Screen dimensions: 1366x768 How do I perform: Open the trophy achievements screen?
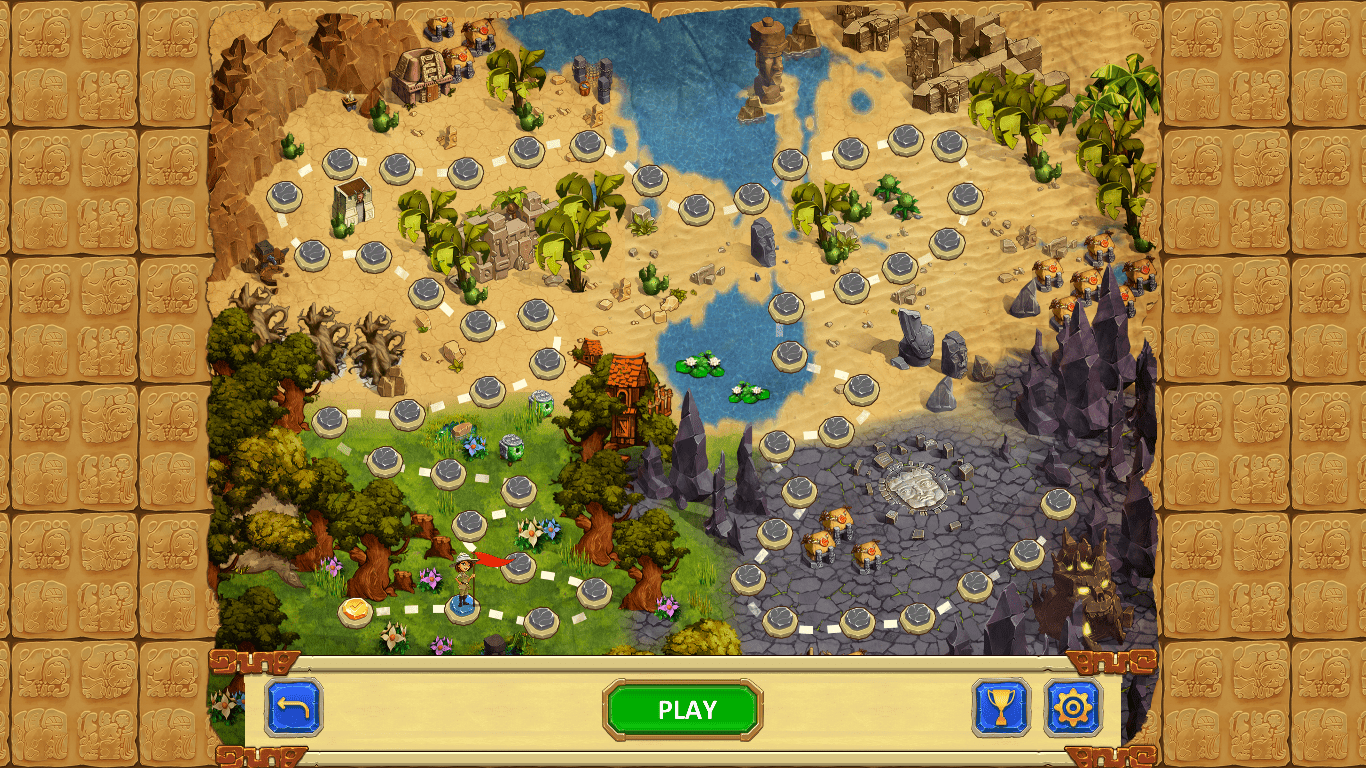pos(1001,708)
